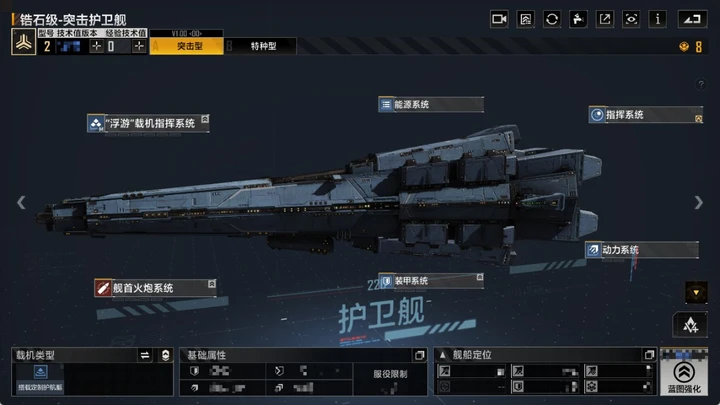Open the 舰首火炮系统 bow cannon module
Viewport: 720px width, 405px height.
(155, 288)
